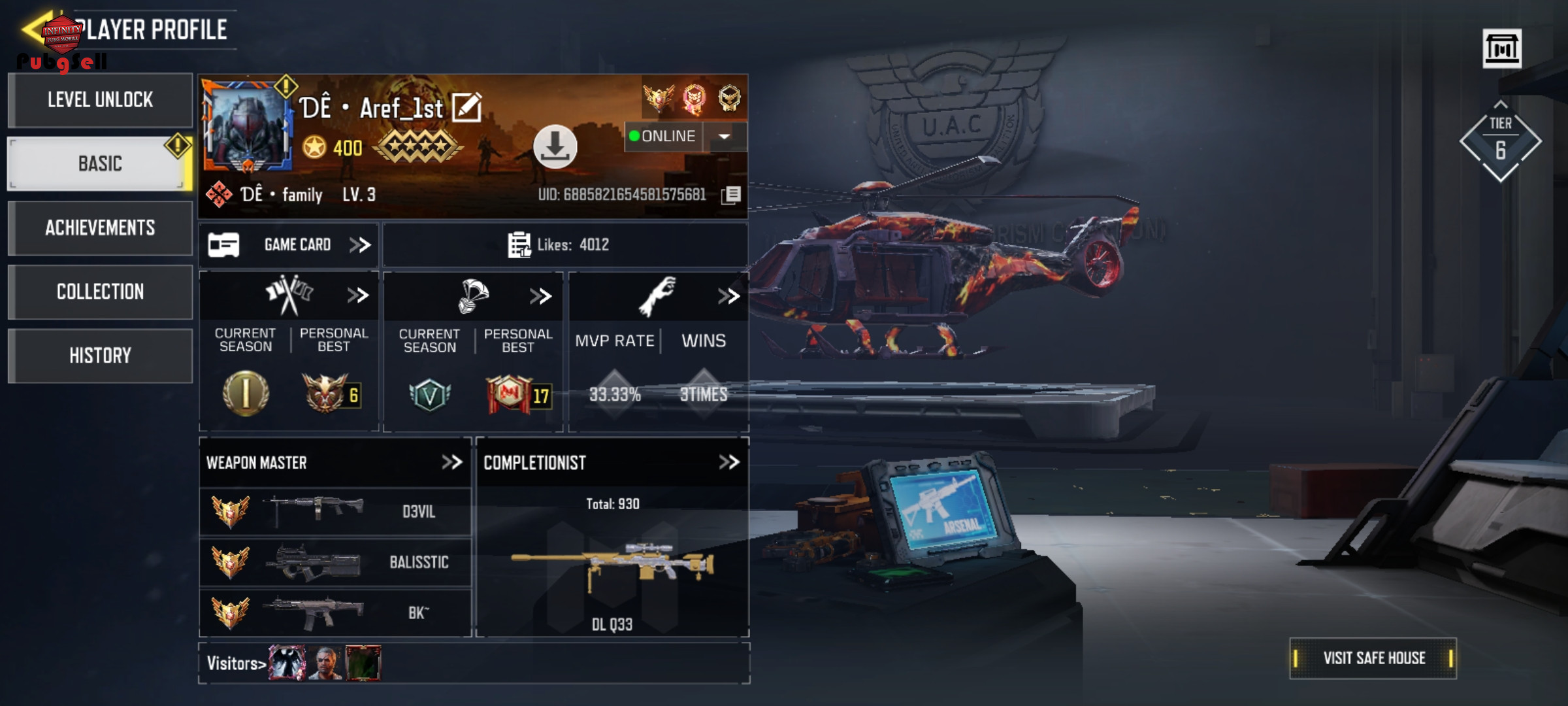The image size is (1568, 706).
Task: Click the gallery icon at top right
Action: [x=1501, y=48]
